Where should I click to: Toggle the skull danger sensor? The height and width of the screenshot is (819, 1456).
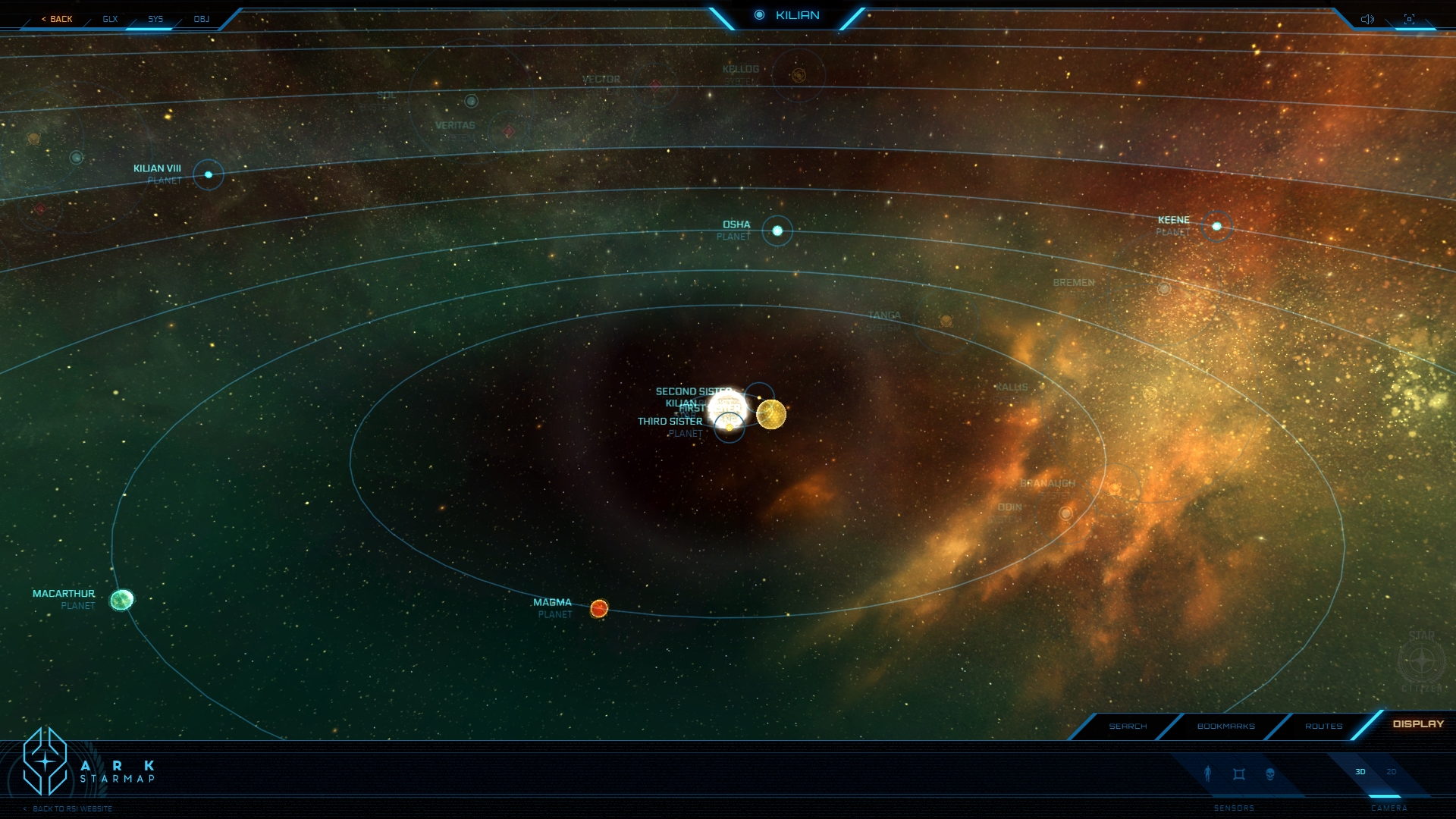pyautogui.click(x=1270, y=773)
